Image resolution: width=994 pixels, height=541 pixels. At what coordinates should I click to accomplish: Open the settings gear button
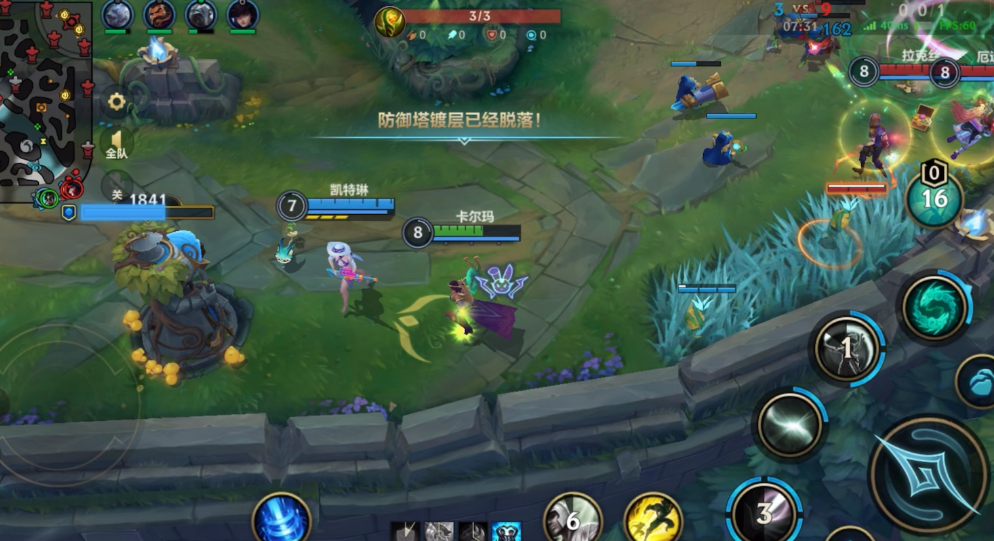117,101
